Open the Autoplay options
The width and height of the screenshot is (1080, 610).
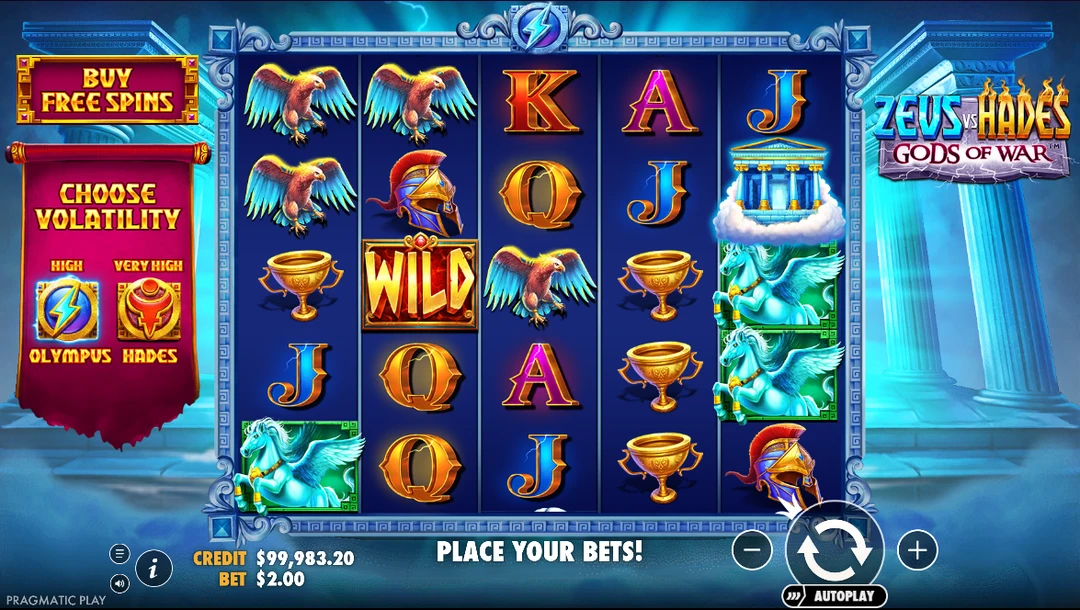click(835, 596)
